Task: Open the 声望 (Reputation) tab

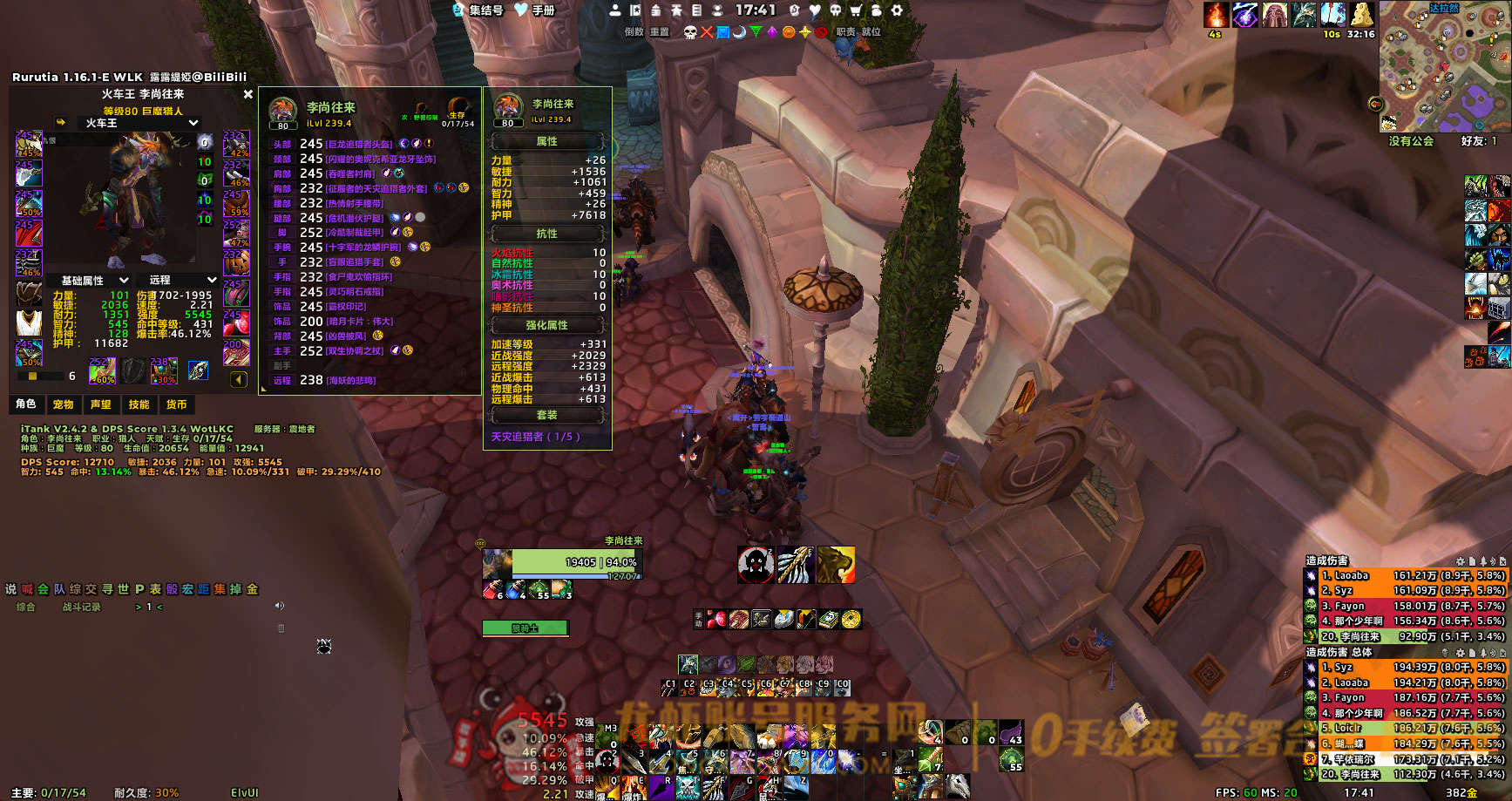Action: tap(101, 404)
